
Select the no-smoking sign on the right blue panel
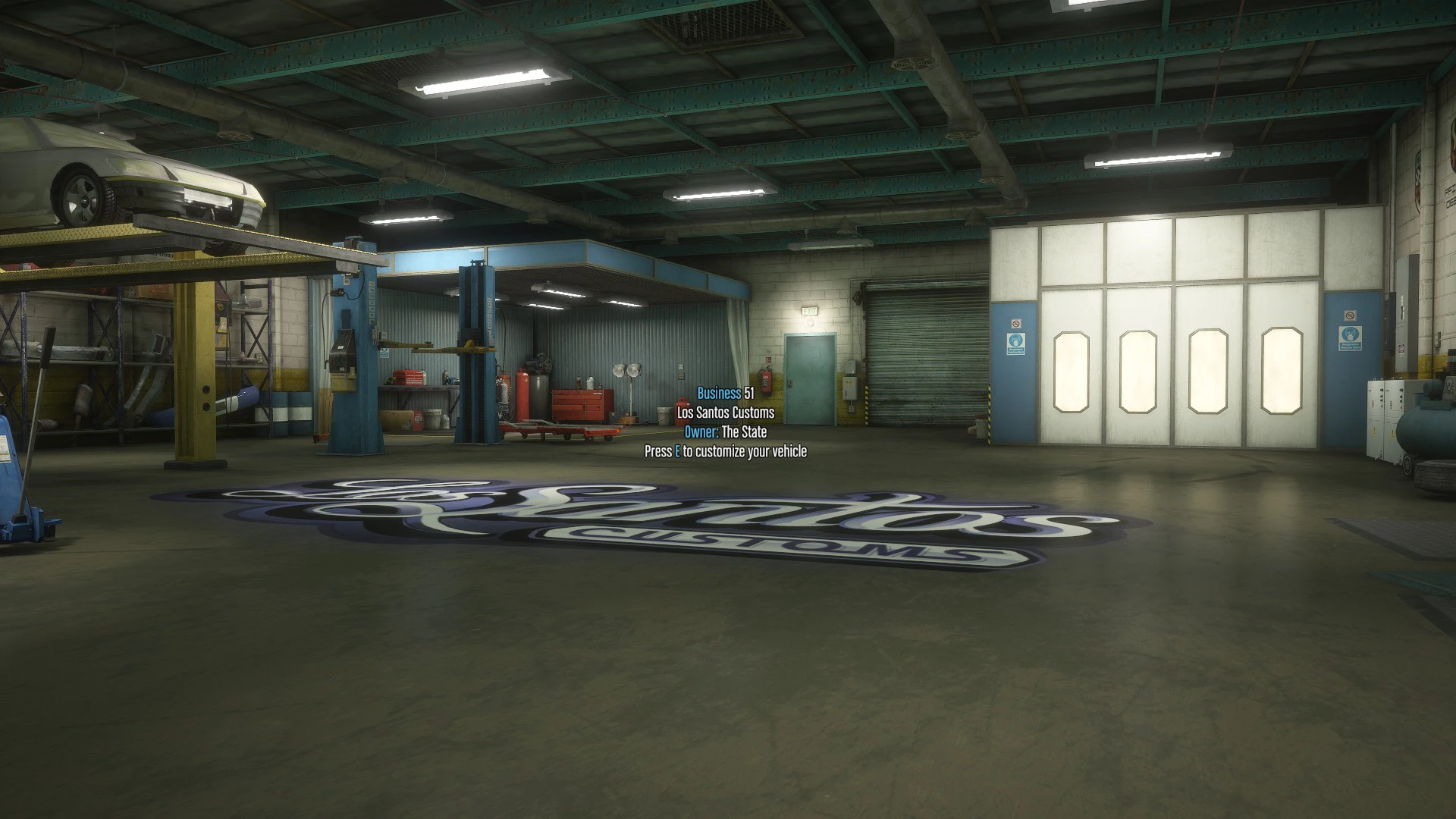[1351, 316]
